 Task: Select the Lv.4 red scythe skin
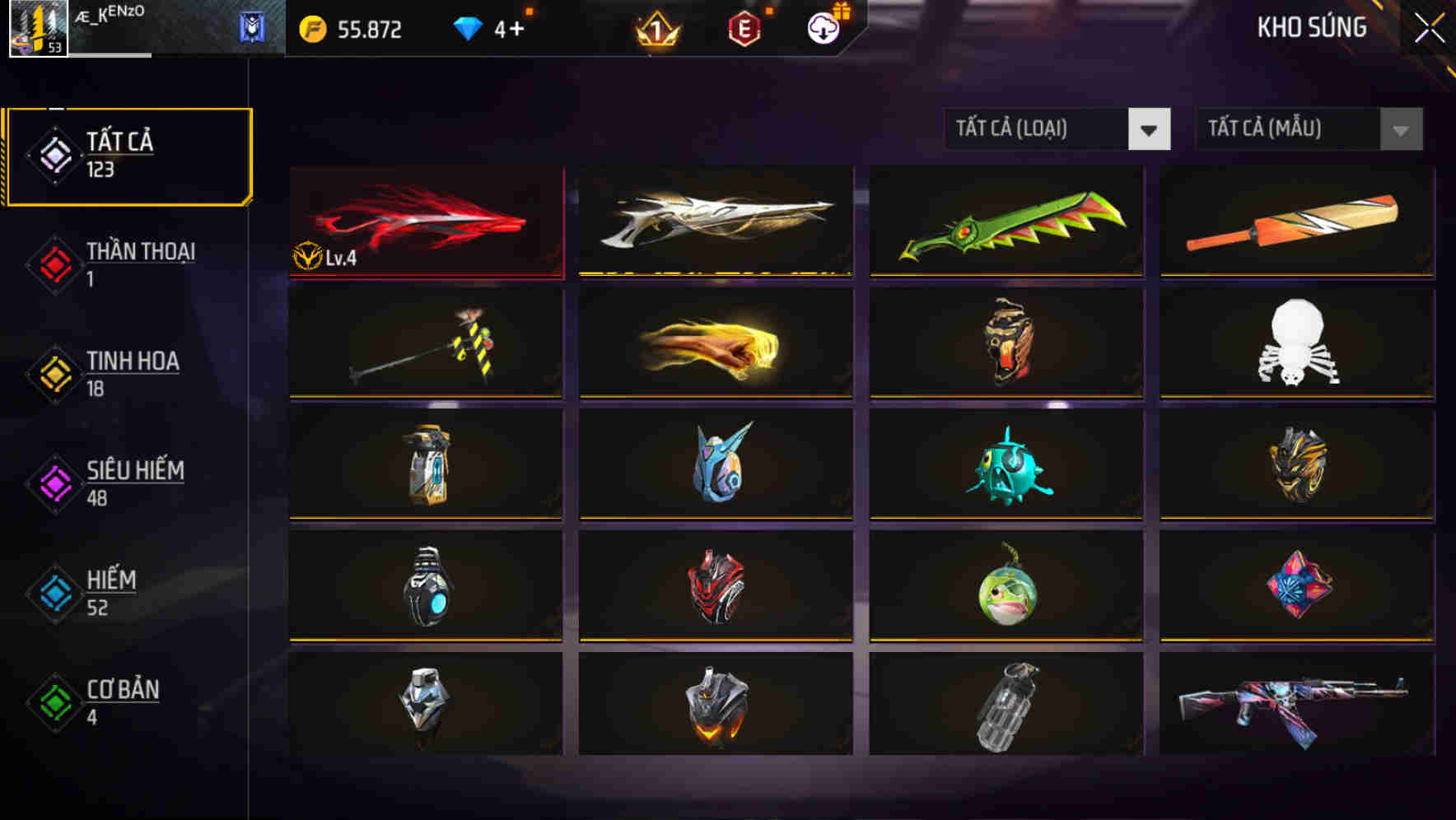pyautogui.click(x=425, y=221)
